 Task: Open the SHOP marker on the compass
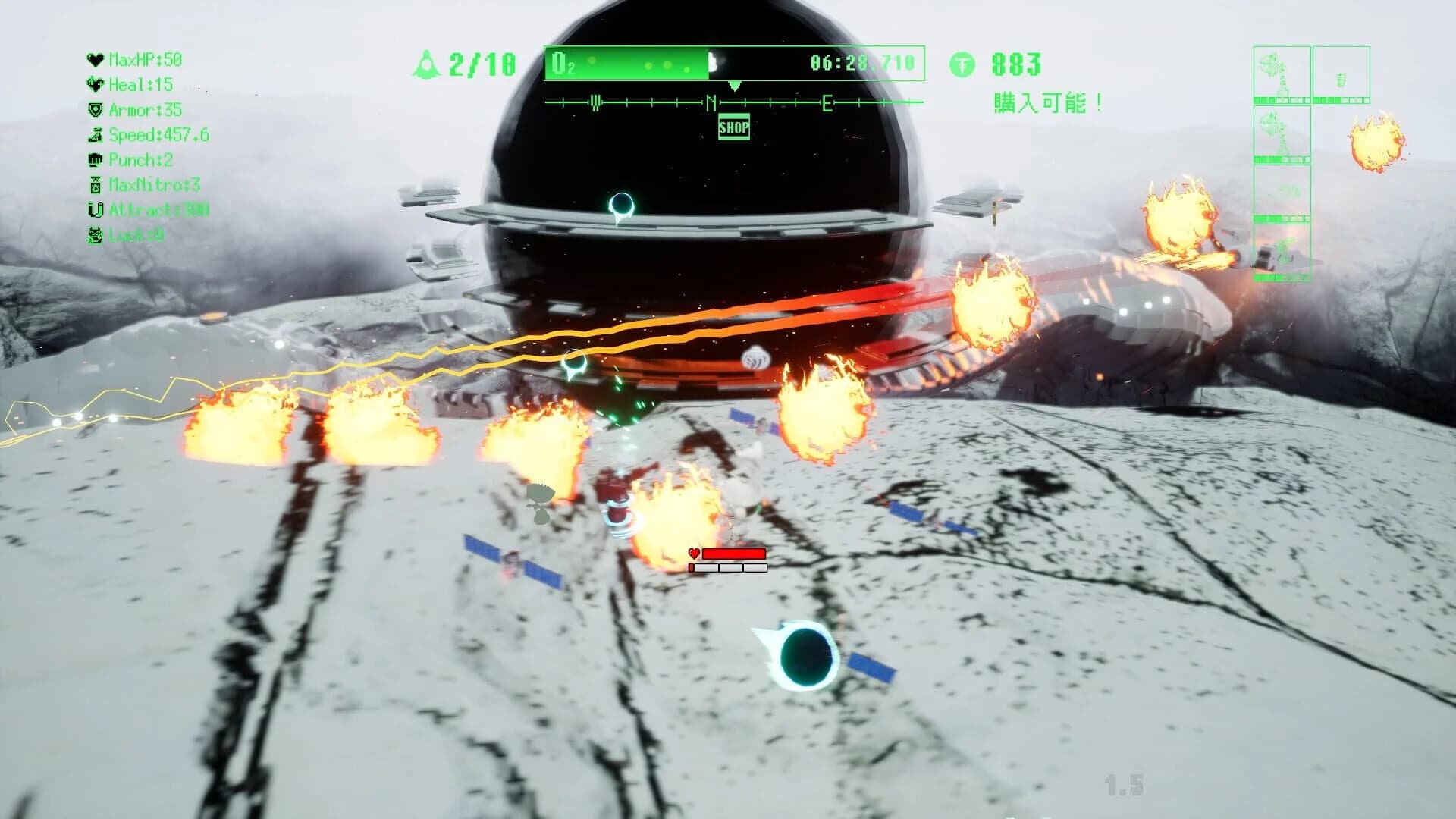(x=733, y=127)
